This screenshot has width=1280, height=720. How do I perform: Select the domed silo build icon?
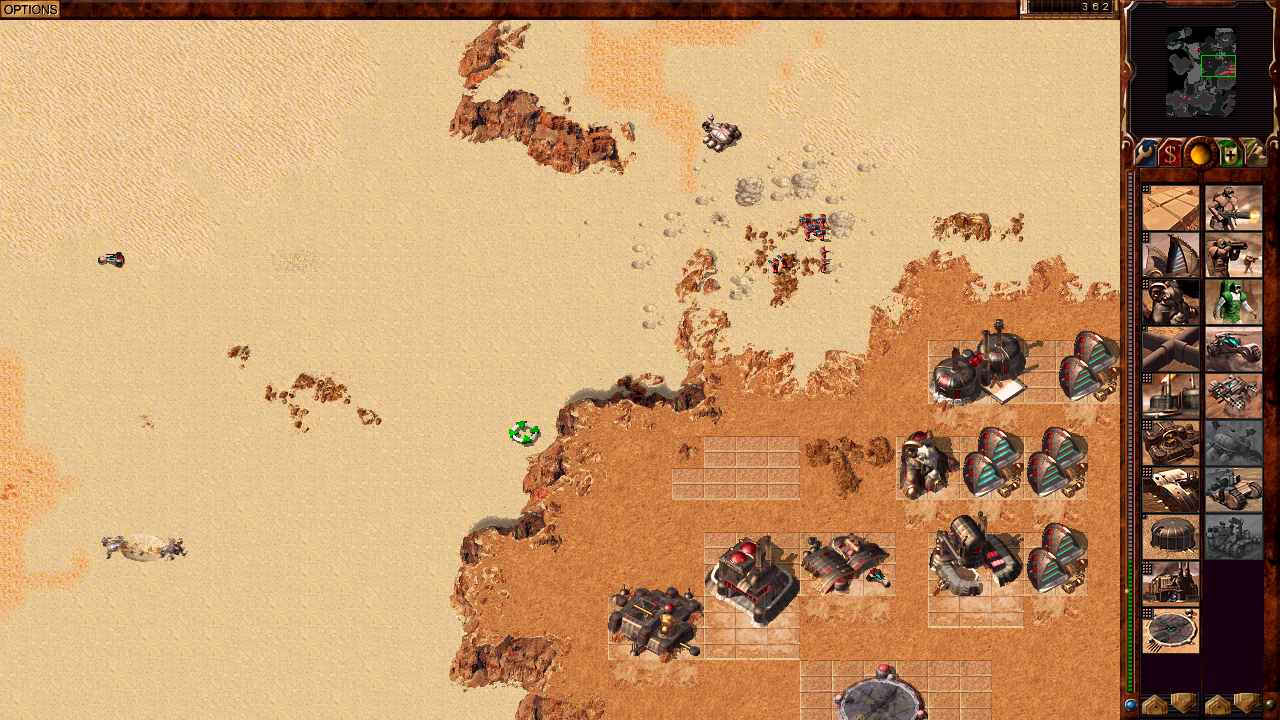(x=1171, y=537)
